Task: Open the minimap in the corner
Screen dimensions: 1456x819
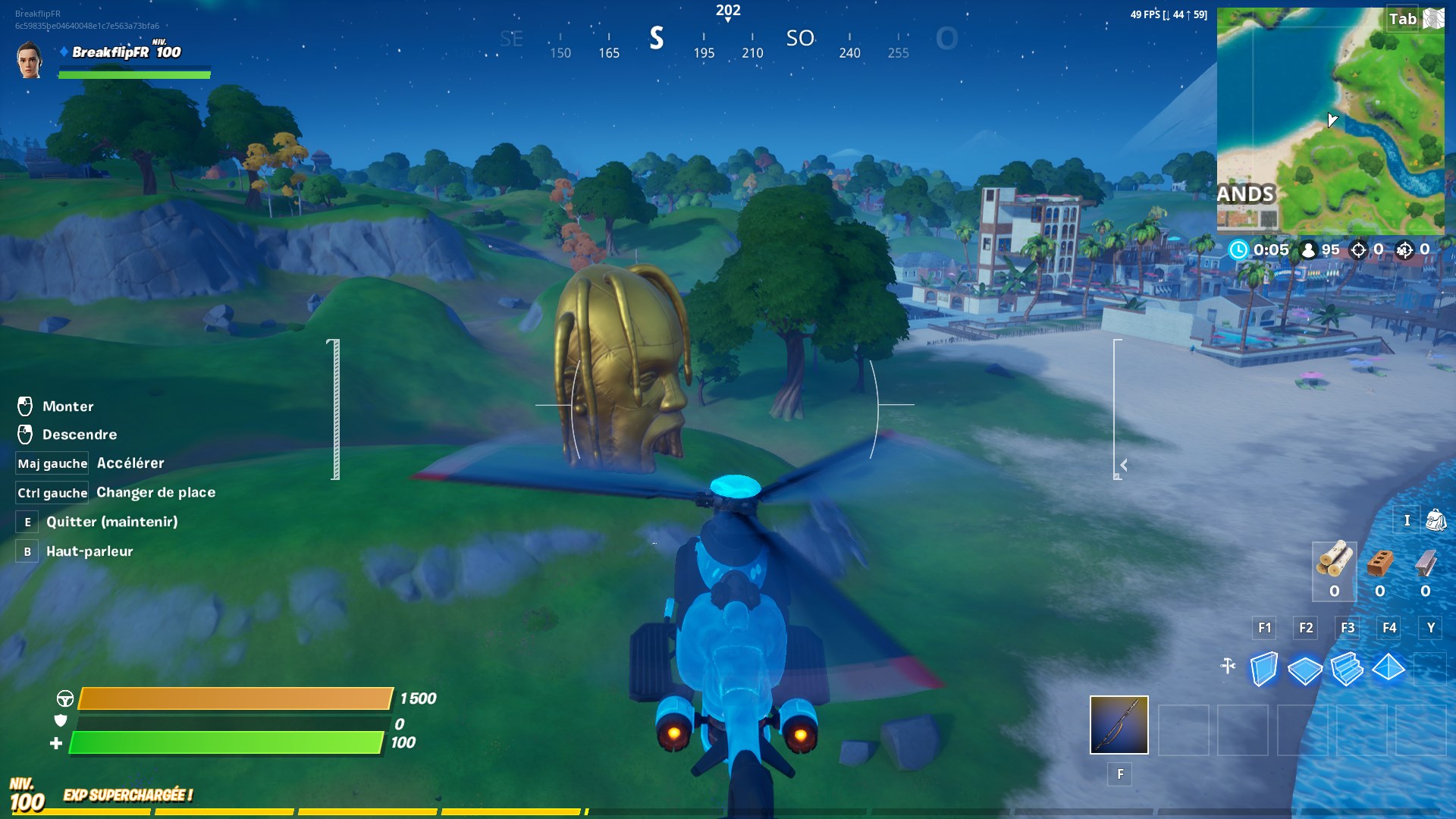Action: pyautogui.click(x=1330, y=121)
